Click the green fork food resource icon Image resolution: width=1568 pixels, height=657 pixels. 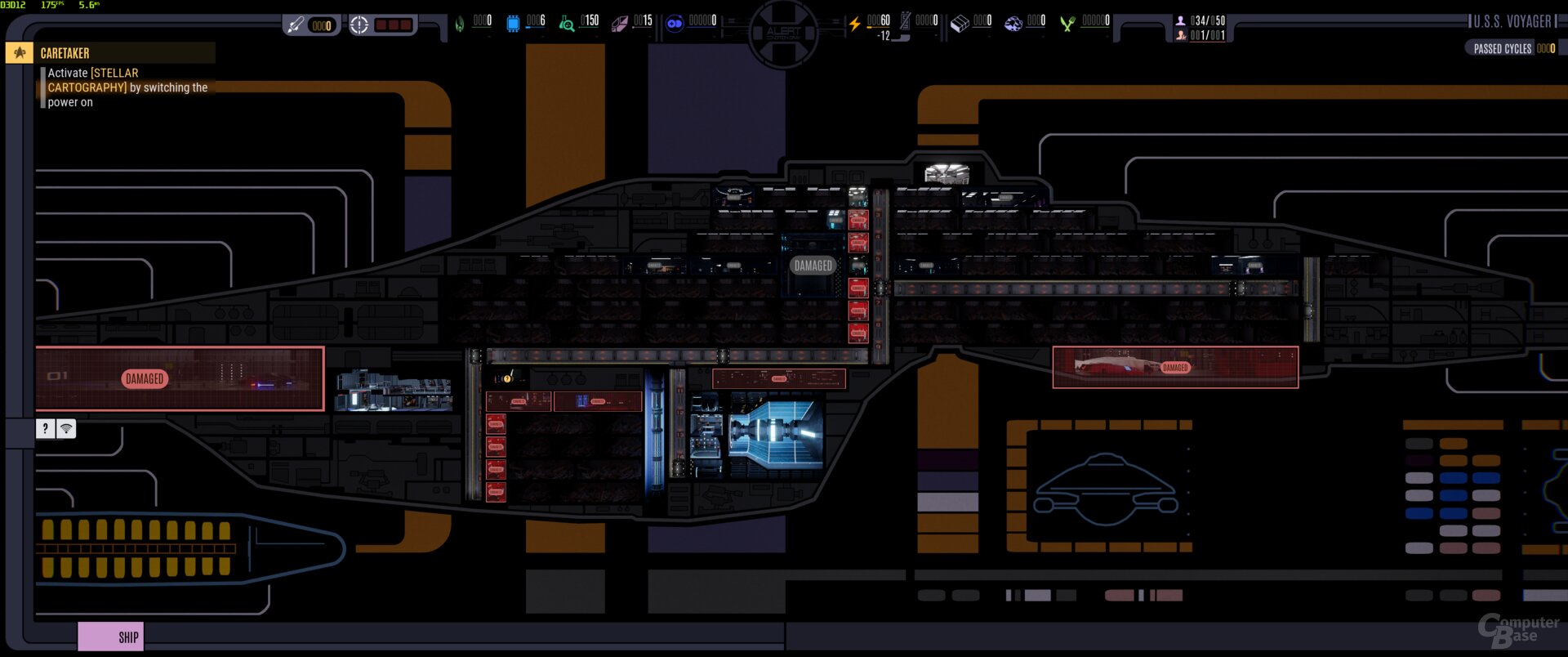tap(1067, 24)
